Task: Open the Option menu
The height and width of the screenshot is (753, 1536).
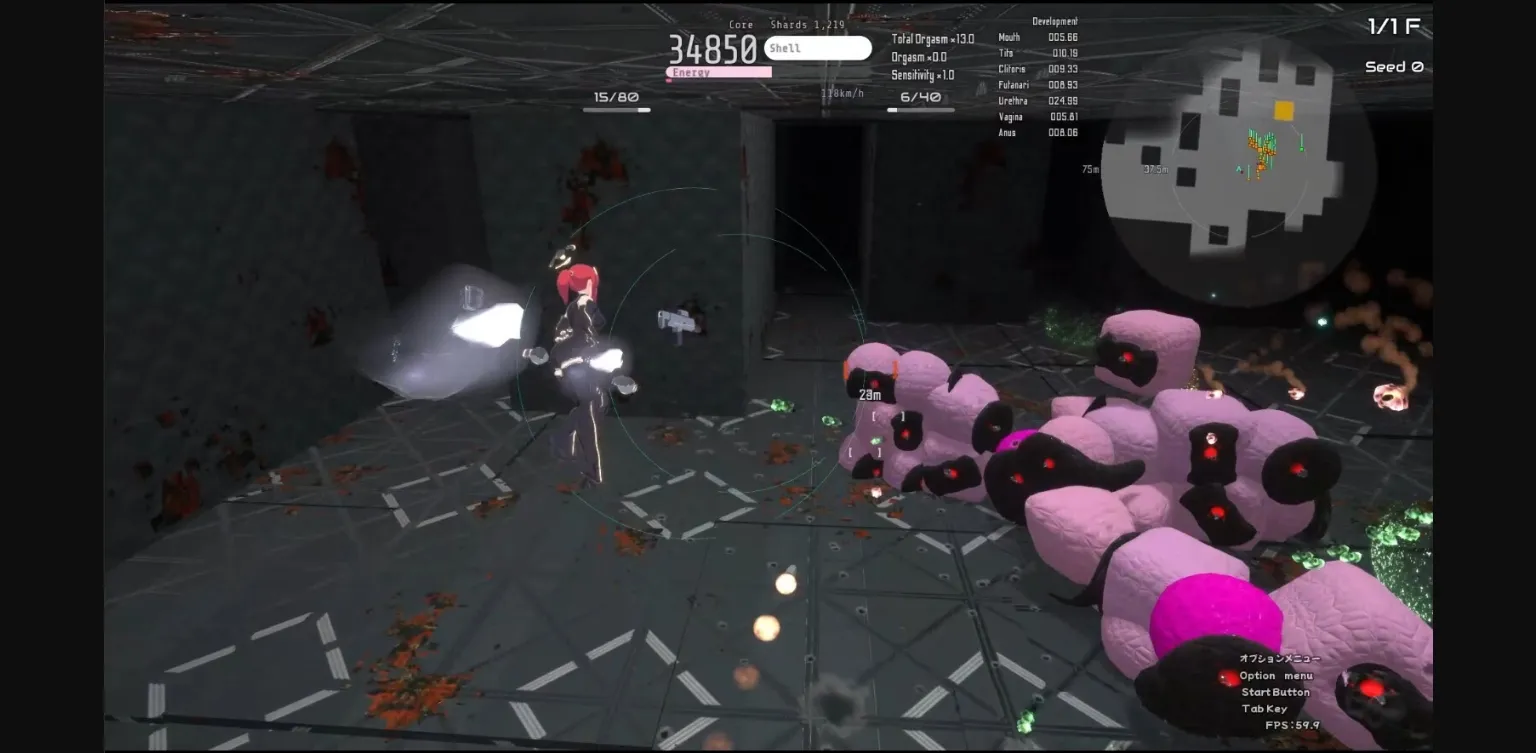Action: tap(1279, 675)
